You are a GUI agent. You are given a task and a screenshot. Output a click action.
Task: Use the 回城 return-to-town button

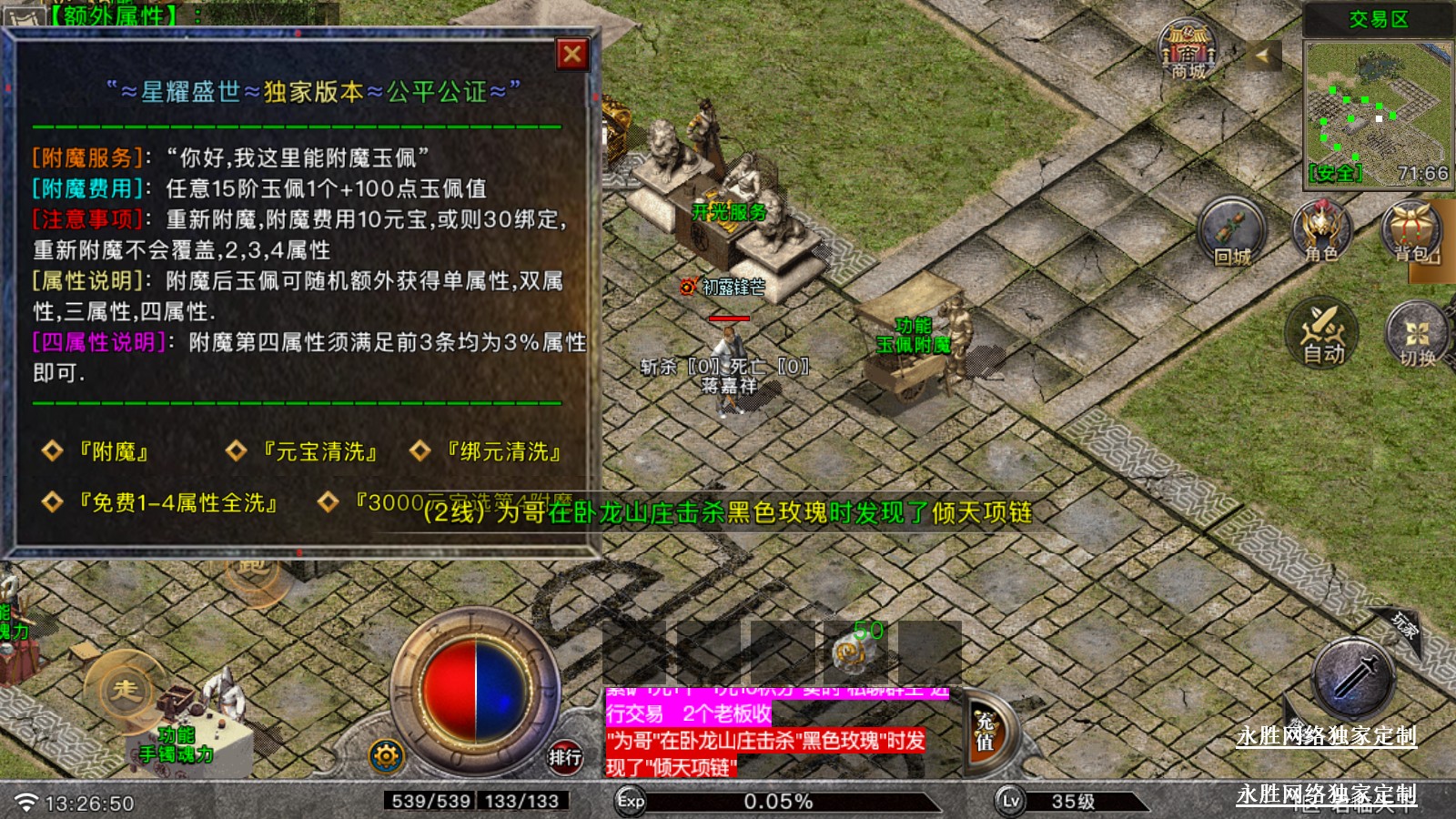[1232, 233]
